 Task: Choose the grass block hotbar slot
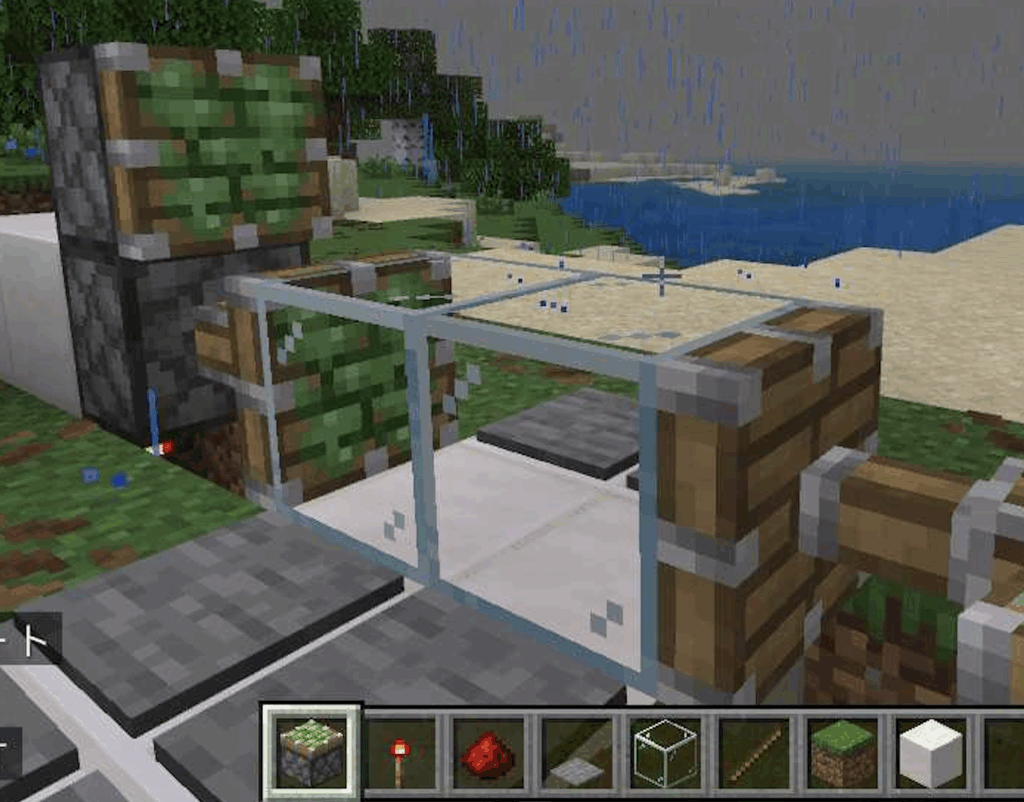coord(842,752)
